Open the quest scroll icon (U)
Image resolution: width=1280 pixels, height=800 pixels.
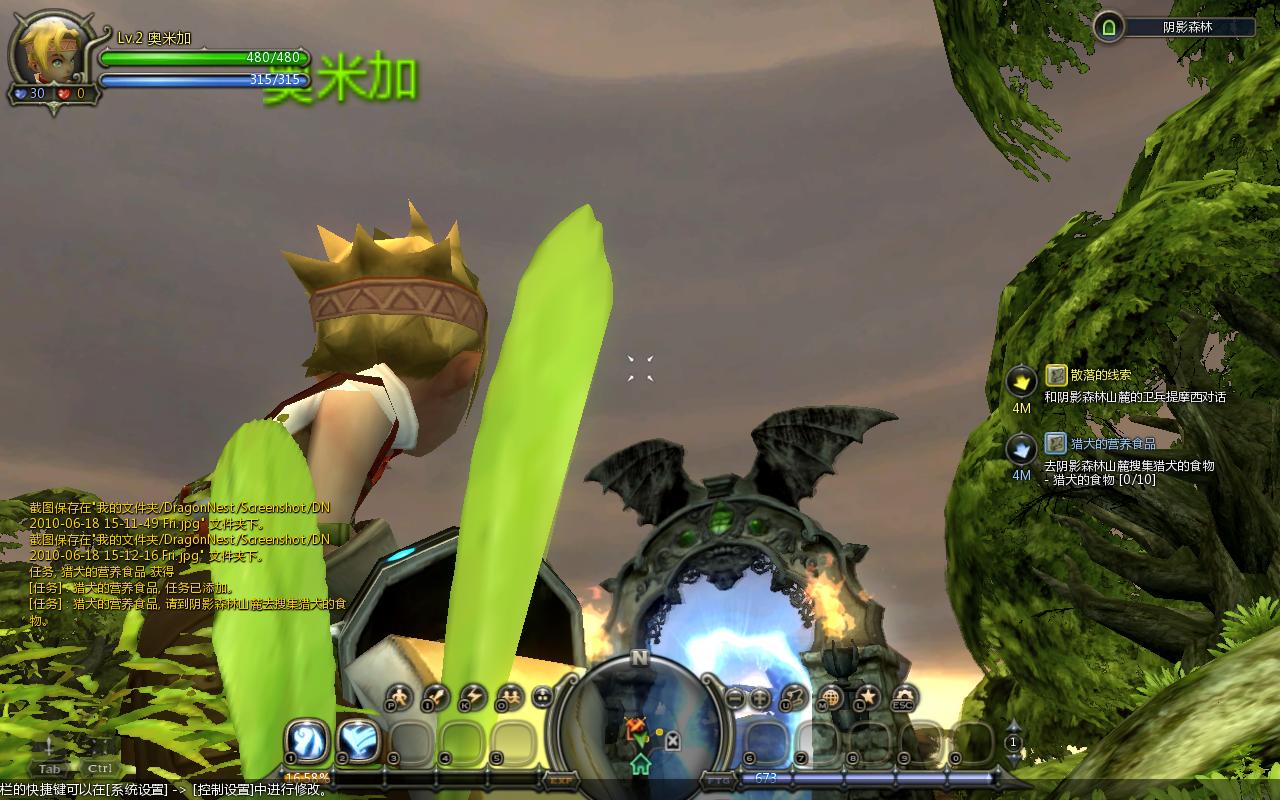(x=794, y=697)
